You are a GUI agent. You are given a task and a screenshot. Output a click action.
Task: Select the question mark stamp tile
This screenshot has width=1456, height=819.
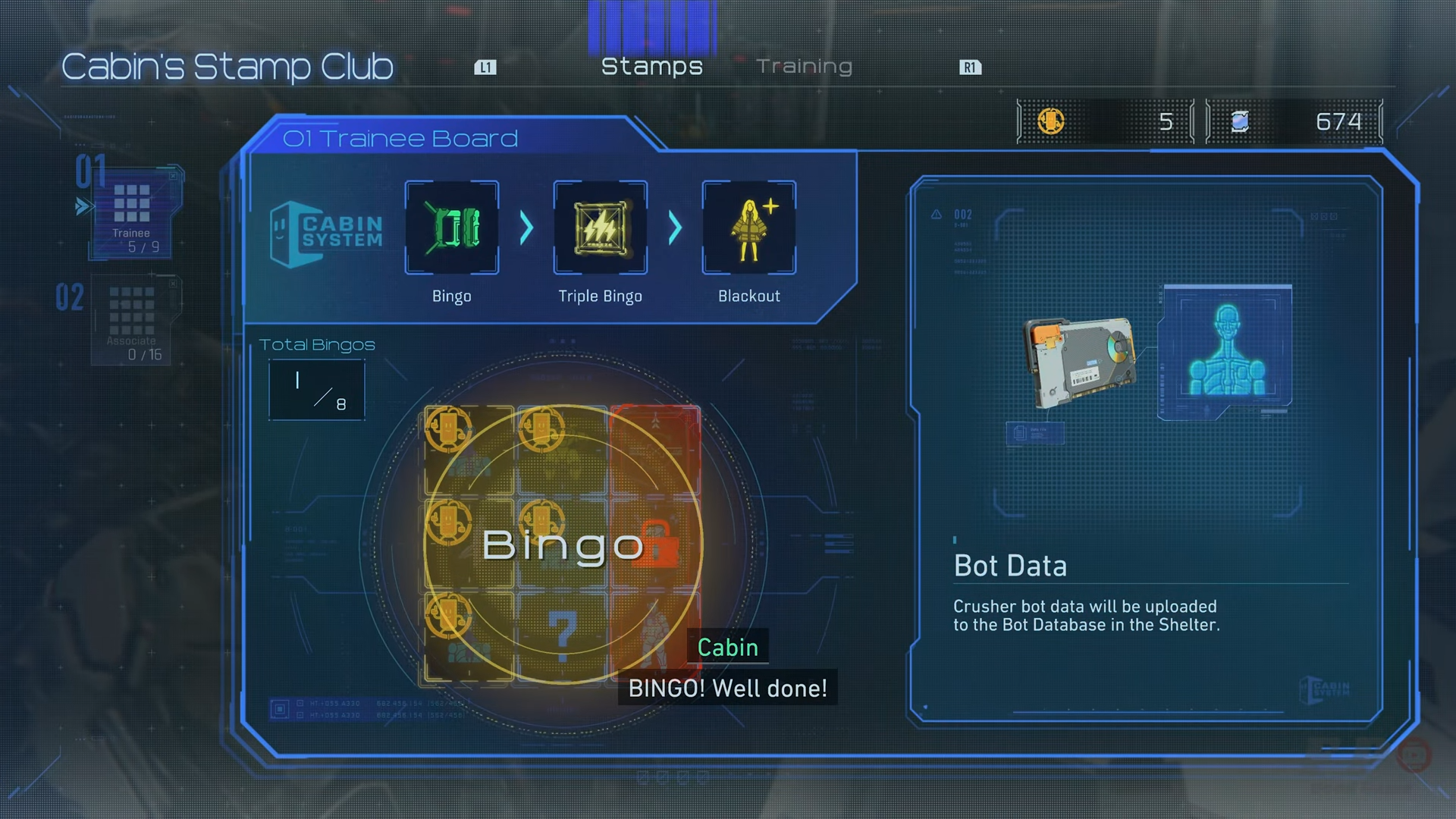pos(562,635)
